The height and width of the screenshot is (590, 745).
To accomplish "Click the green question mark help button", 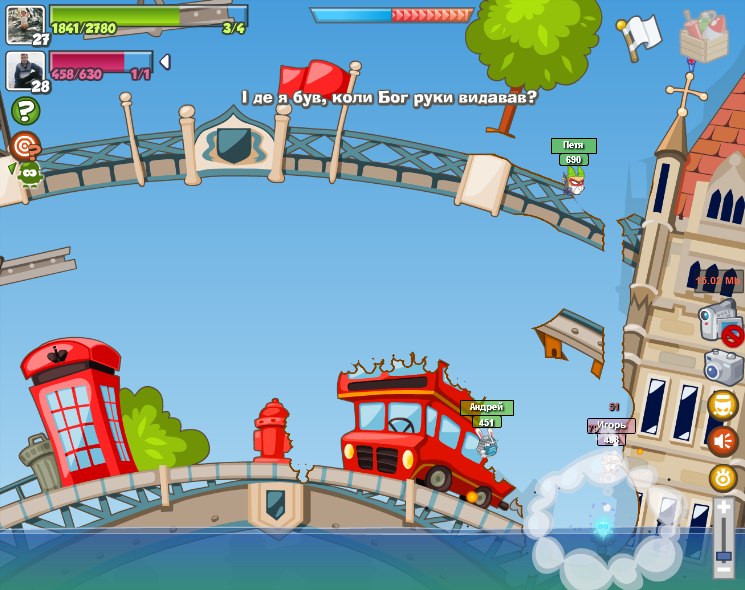I will [x=26, y=110].
